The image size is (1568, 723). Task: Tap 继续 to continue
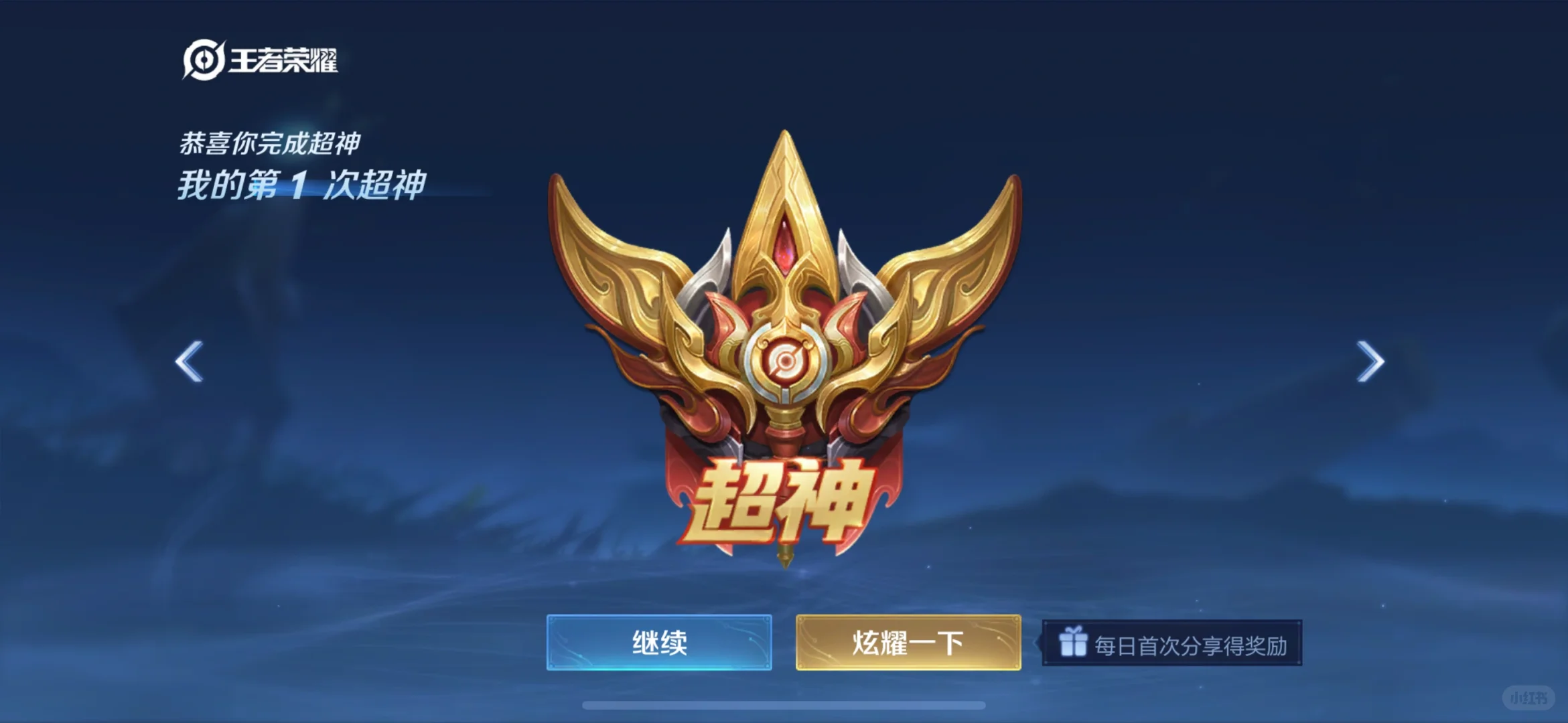pyautogui.click(x=660, y=641)
